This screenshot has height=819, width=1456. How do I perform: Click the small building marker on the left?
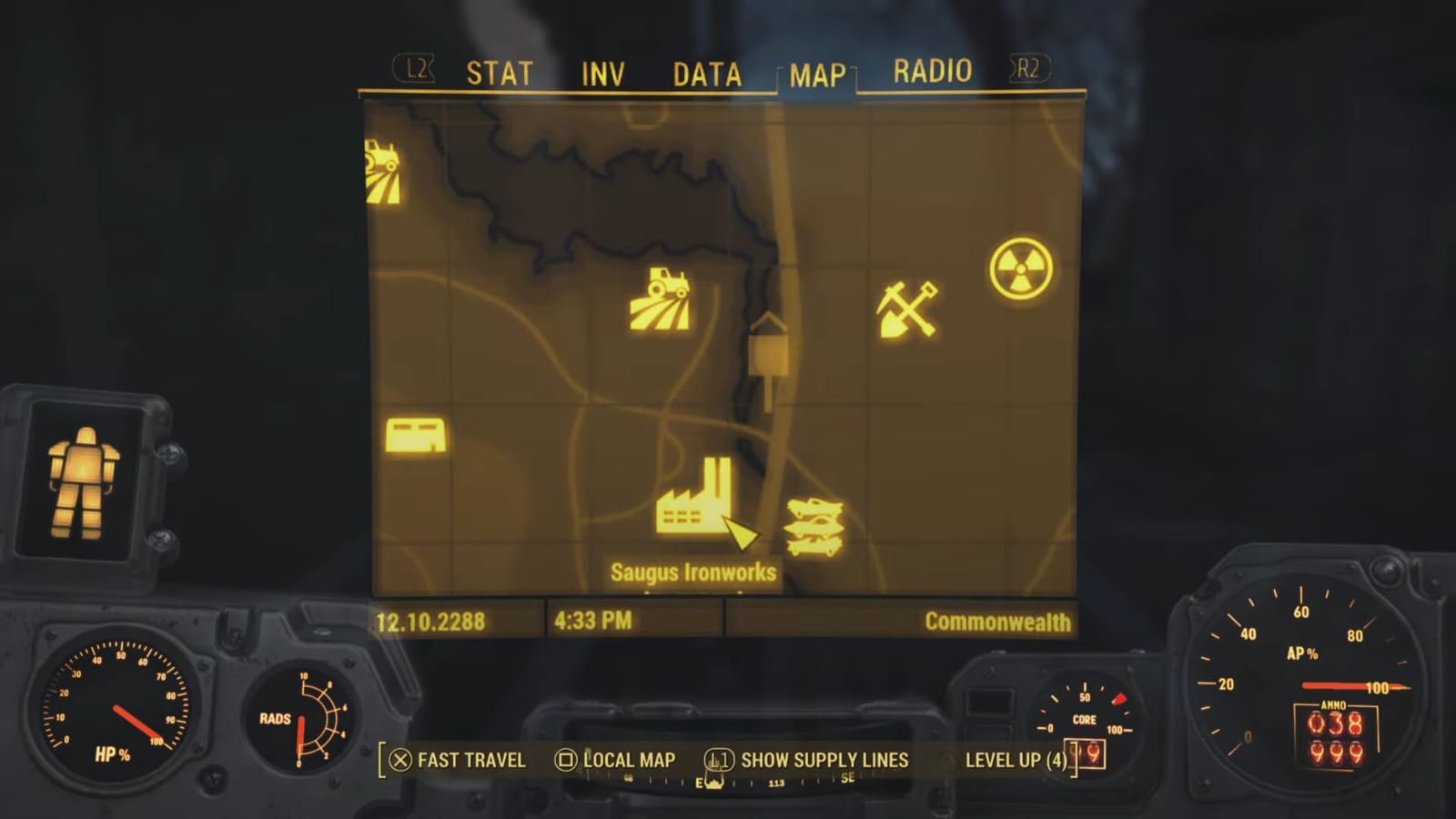click(x=414, y=434)
